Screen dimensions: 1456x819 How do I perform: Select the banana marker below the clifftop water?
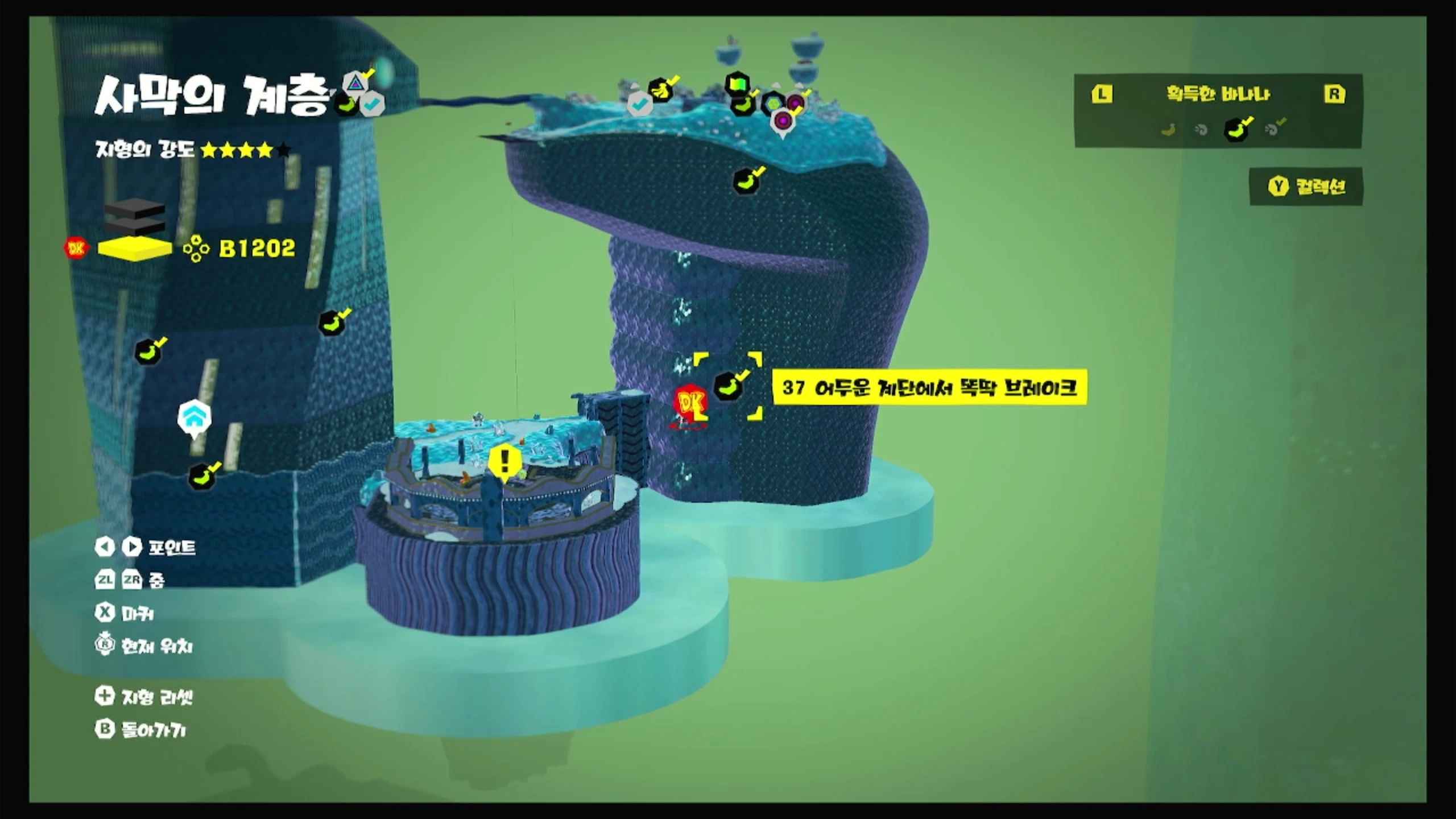pos(747,181)
